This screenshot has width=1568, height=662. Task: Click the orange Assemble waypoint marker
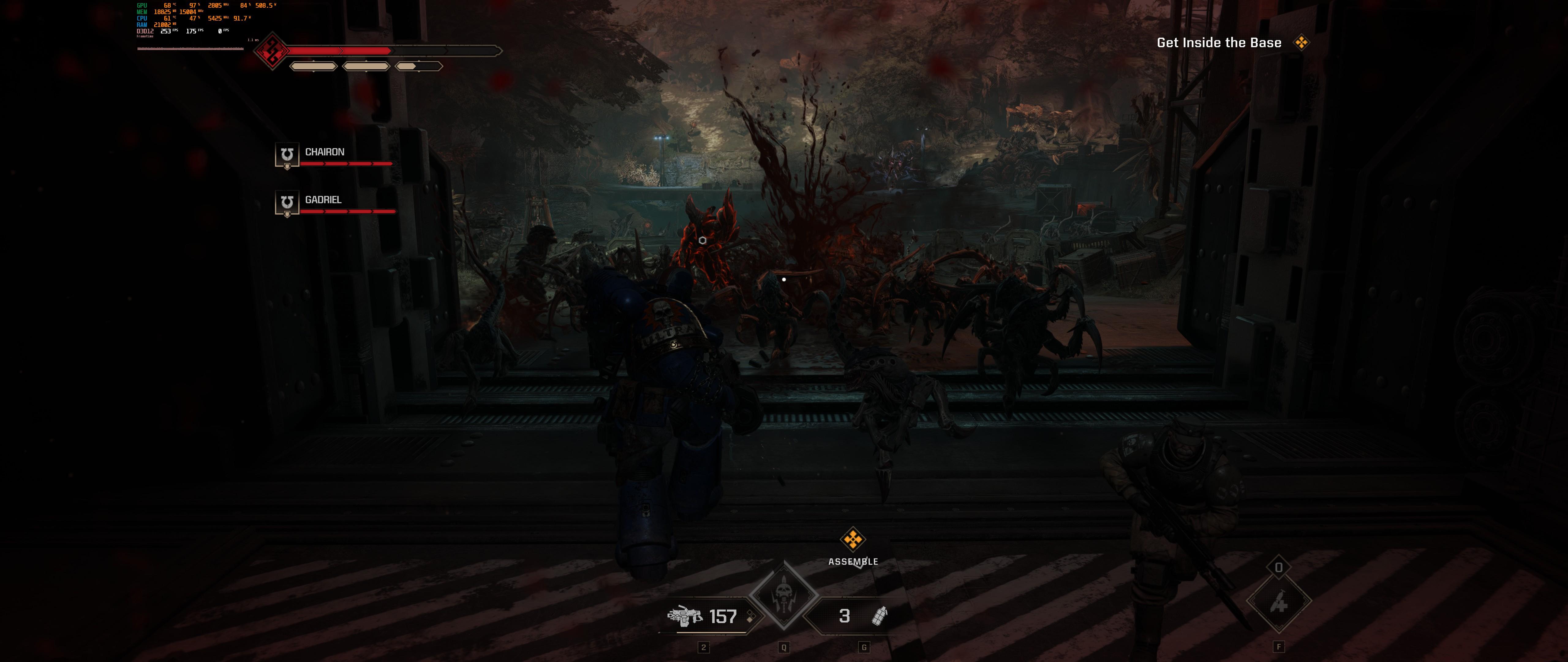click(x=853, y=539)
